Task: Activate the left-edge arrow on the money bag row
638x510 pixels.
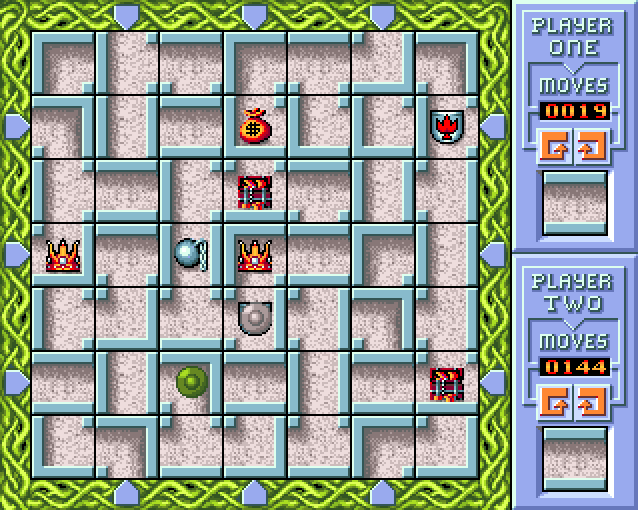Action: click(15, 126)
